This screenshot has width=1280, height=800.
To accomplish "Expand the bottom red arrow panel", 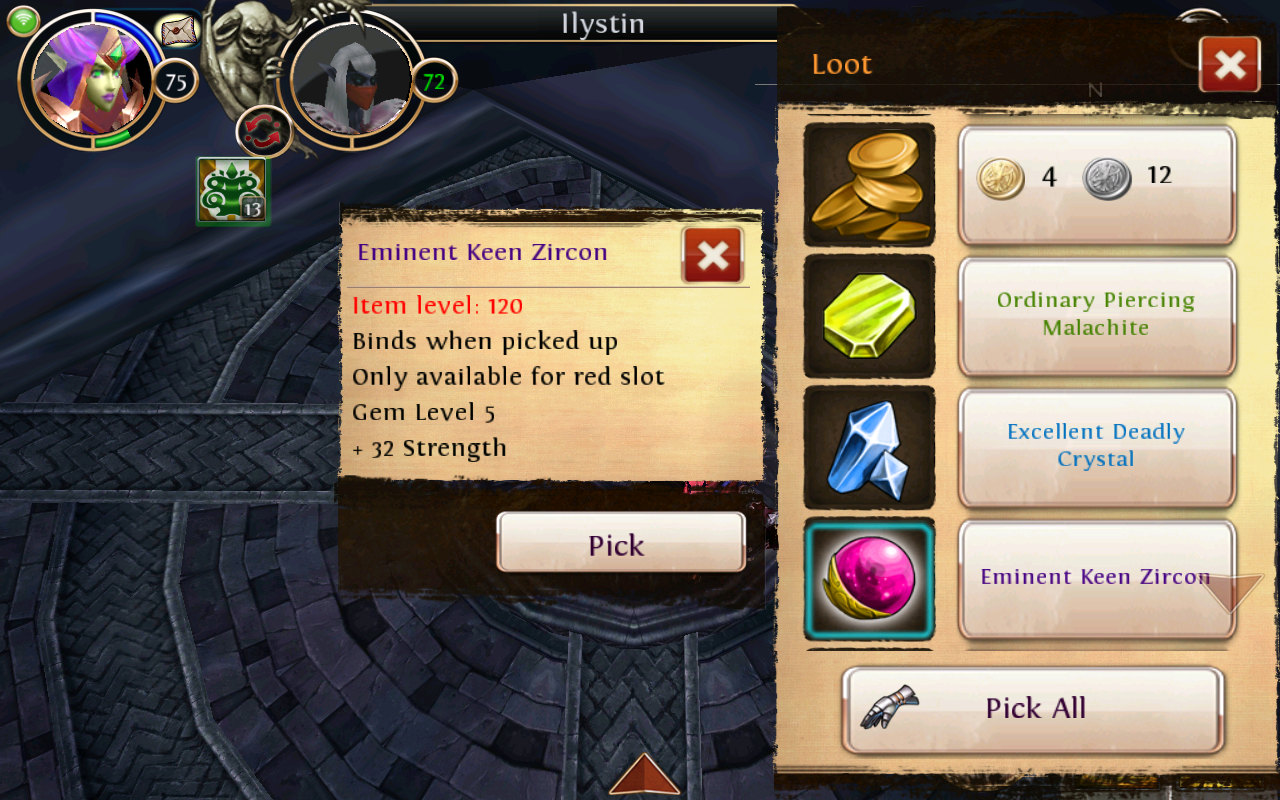I will pos(644,775).
